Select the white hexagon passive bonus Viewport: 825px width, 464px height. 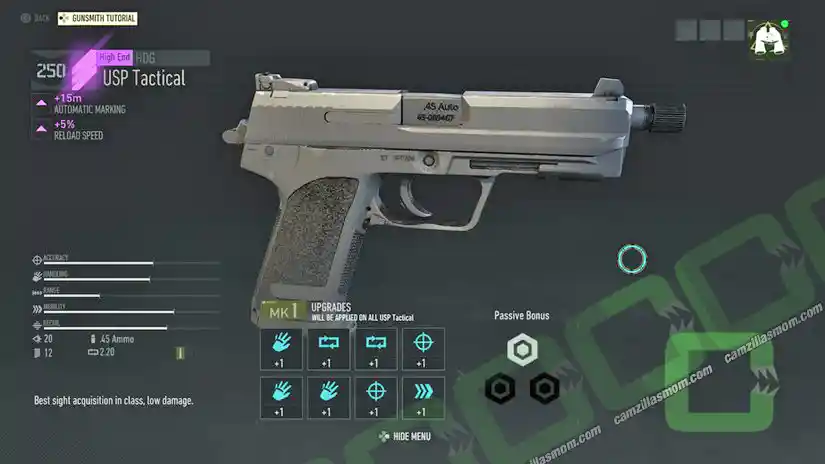click(522, 350)
